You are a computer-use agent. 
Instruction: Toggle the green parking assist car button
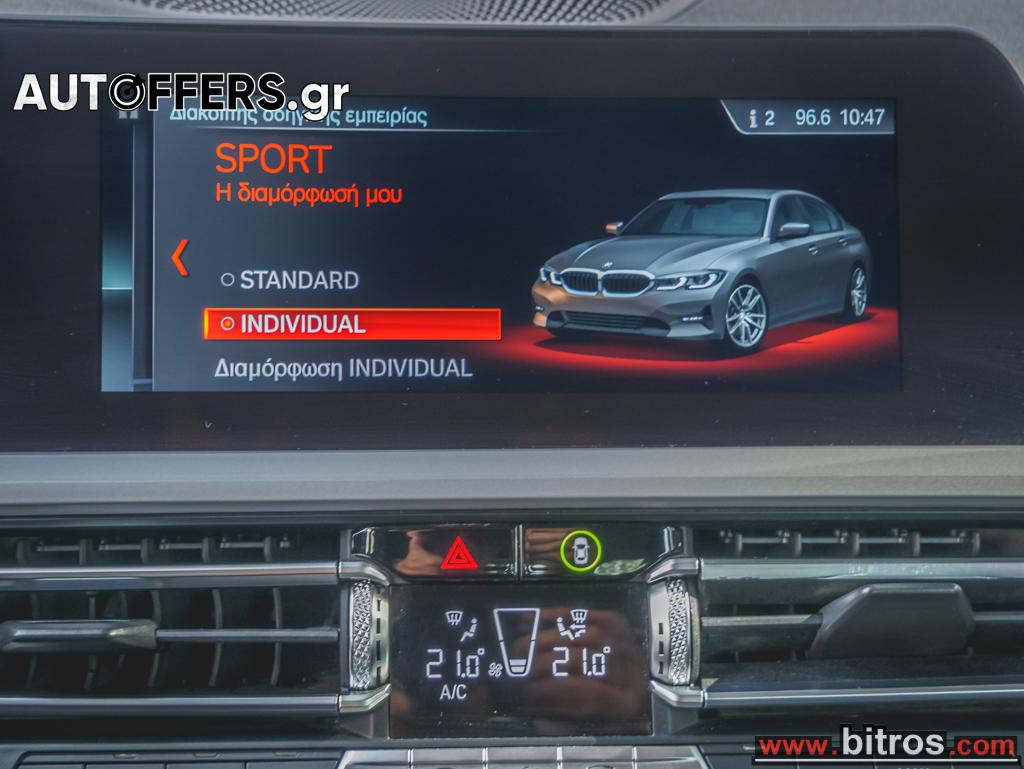click(x=581, y=550)
